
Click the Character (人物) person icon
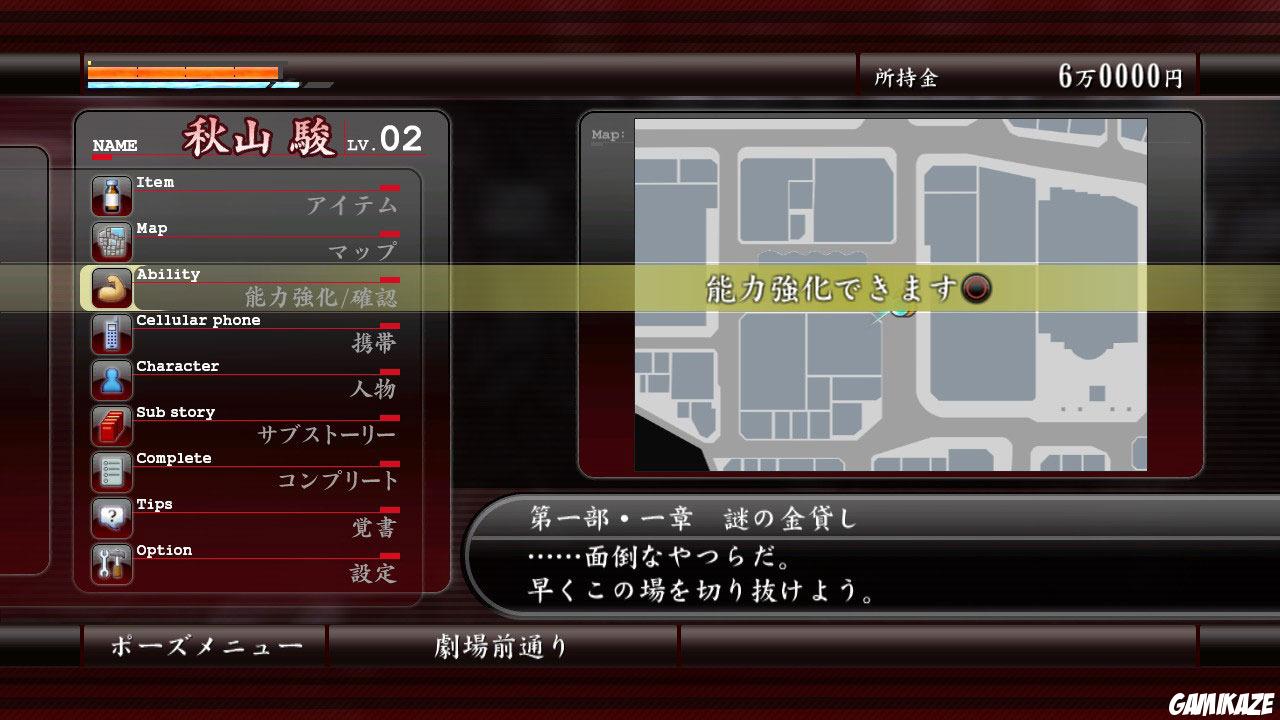tap(111, 380)
